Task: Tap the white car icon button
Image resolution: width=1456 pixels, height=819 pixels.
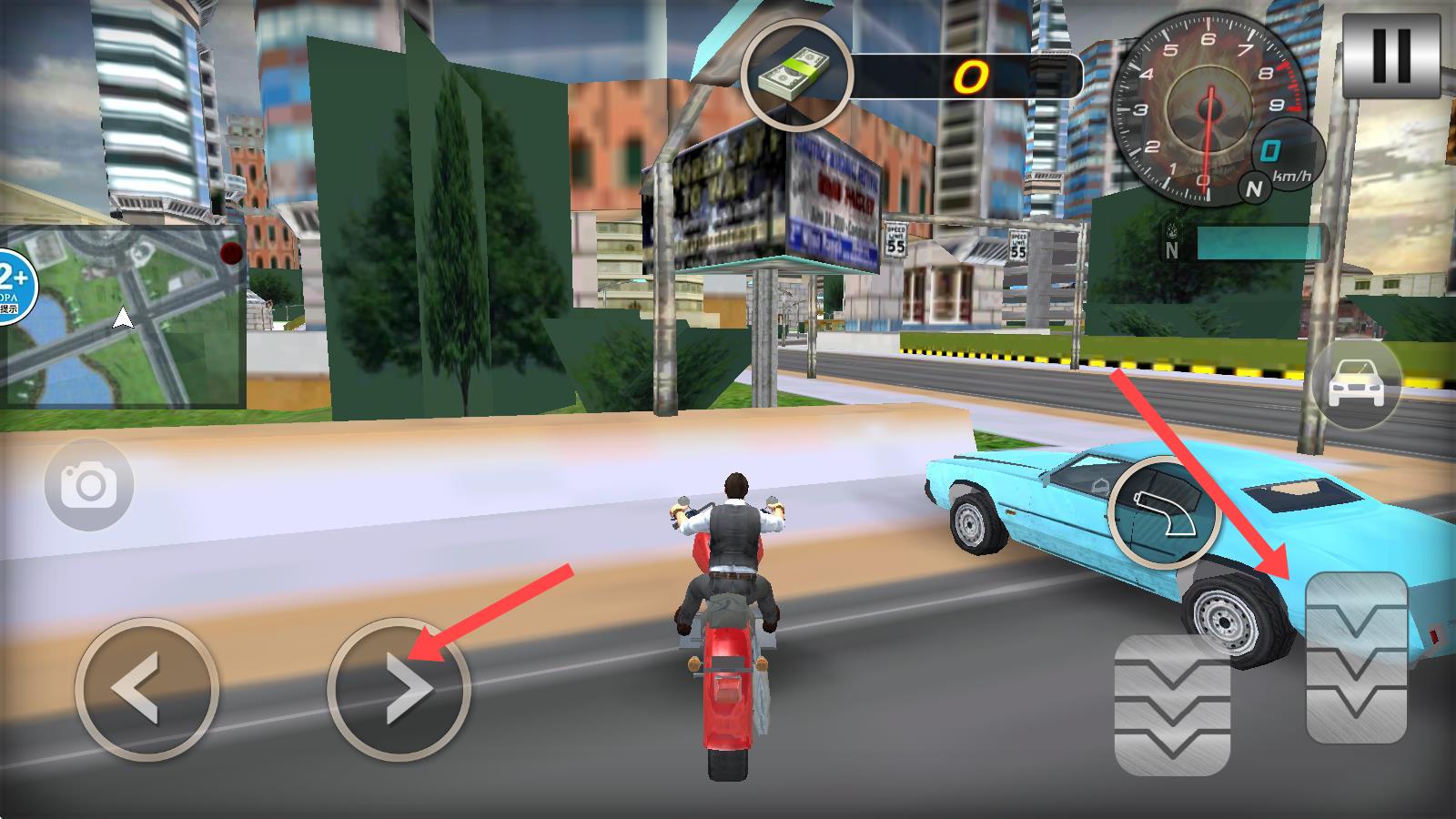Action: click(1356, 383)
